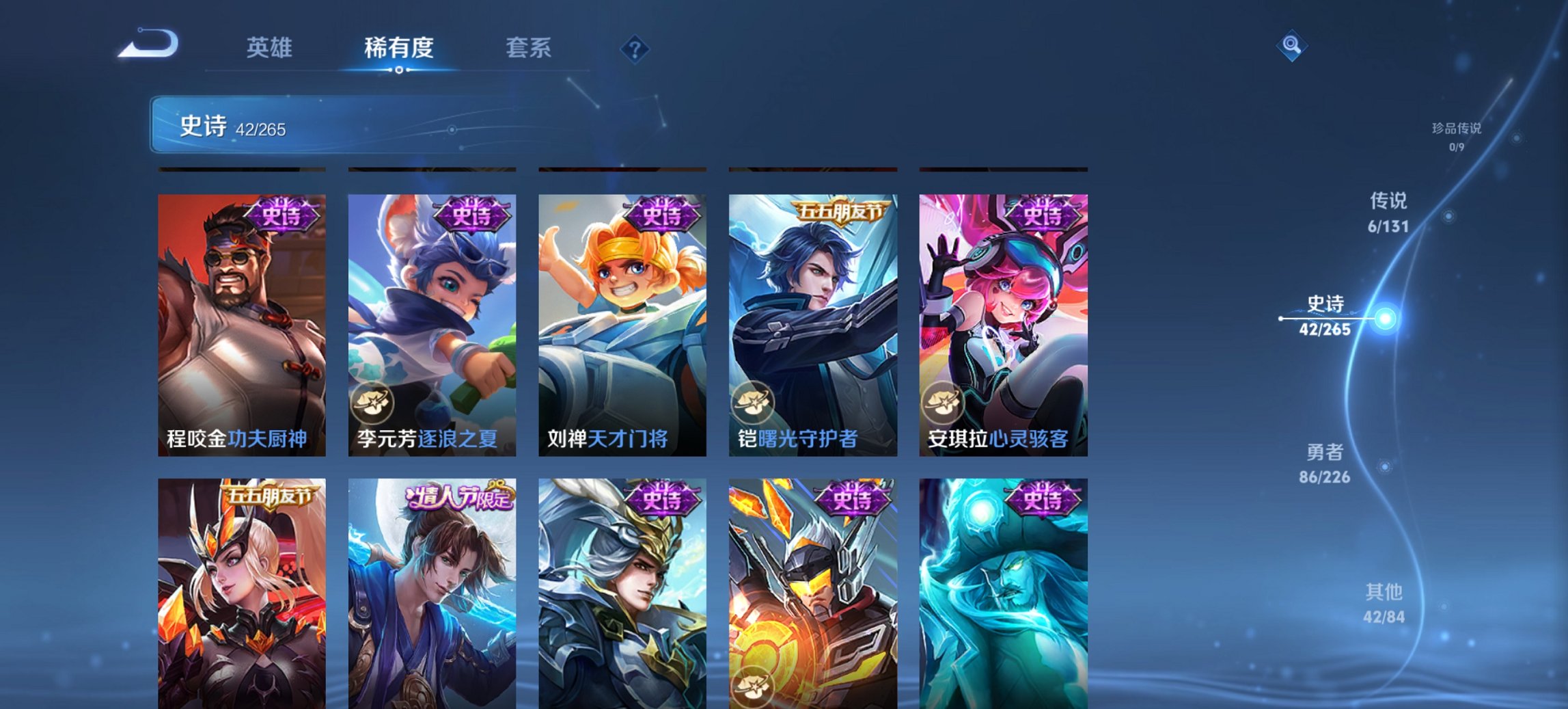This screenshot has width=1568, height=709.
Task: Click the circular badge icon on 李元芳's skin card
Action: (x=373, y=402)
